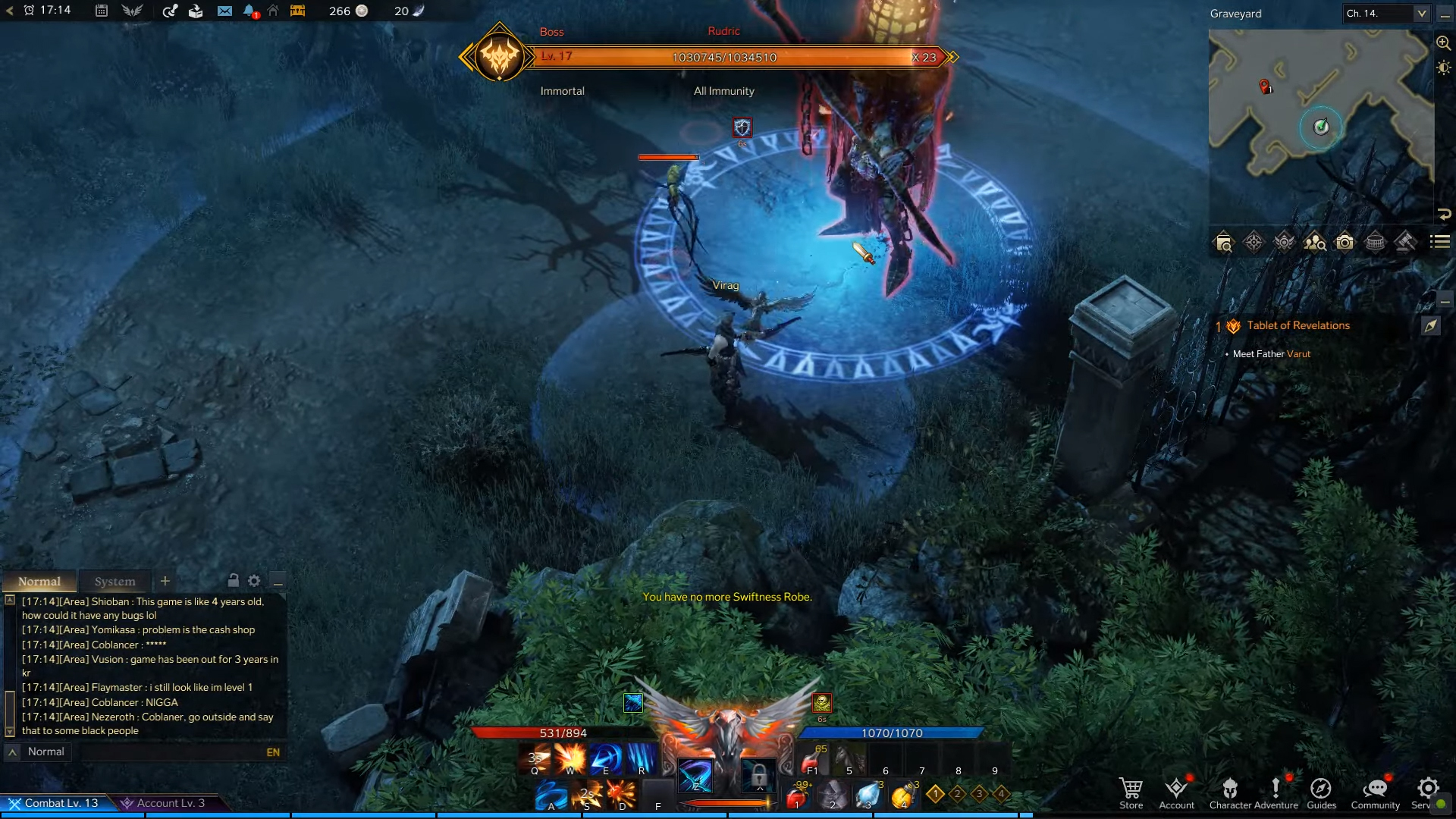
Task: Open the mail envelope icon
Action: click(224, 11)
